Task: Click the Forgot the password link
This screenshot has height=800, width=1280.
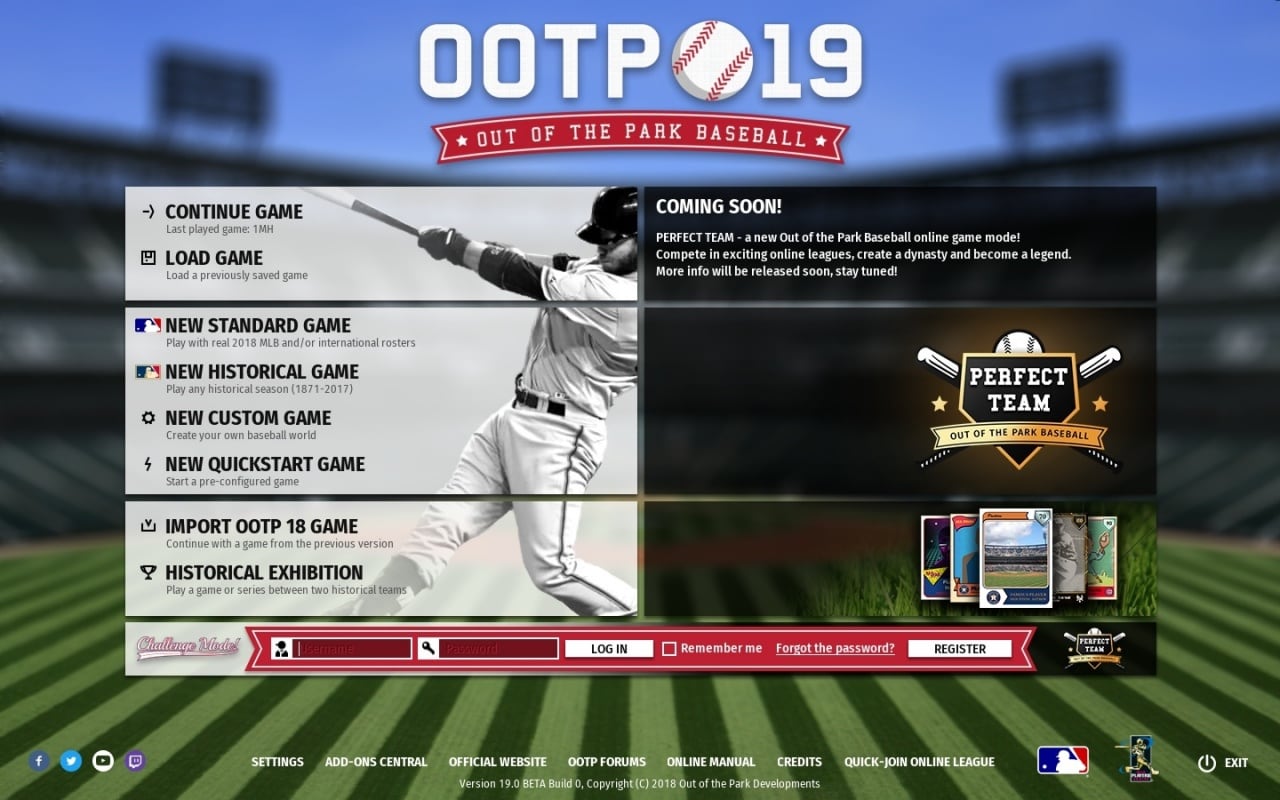Action: (835, 648)
